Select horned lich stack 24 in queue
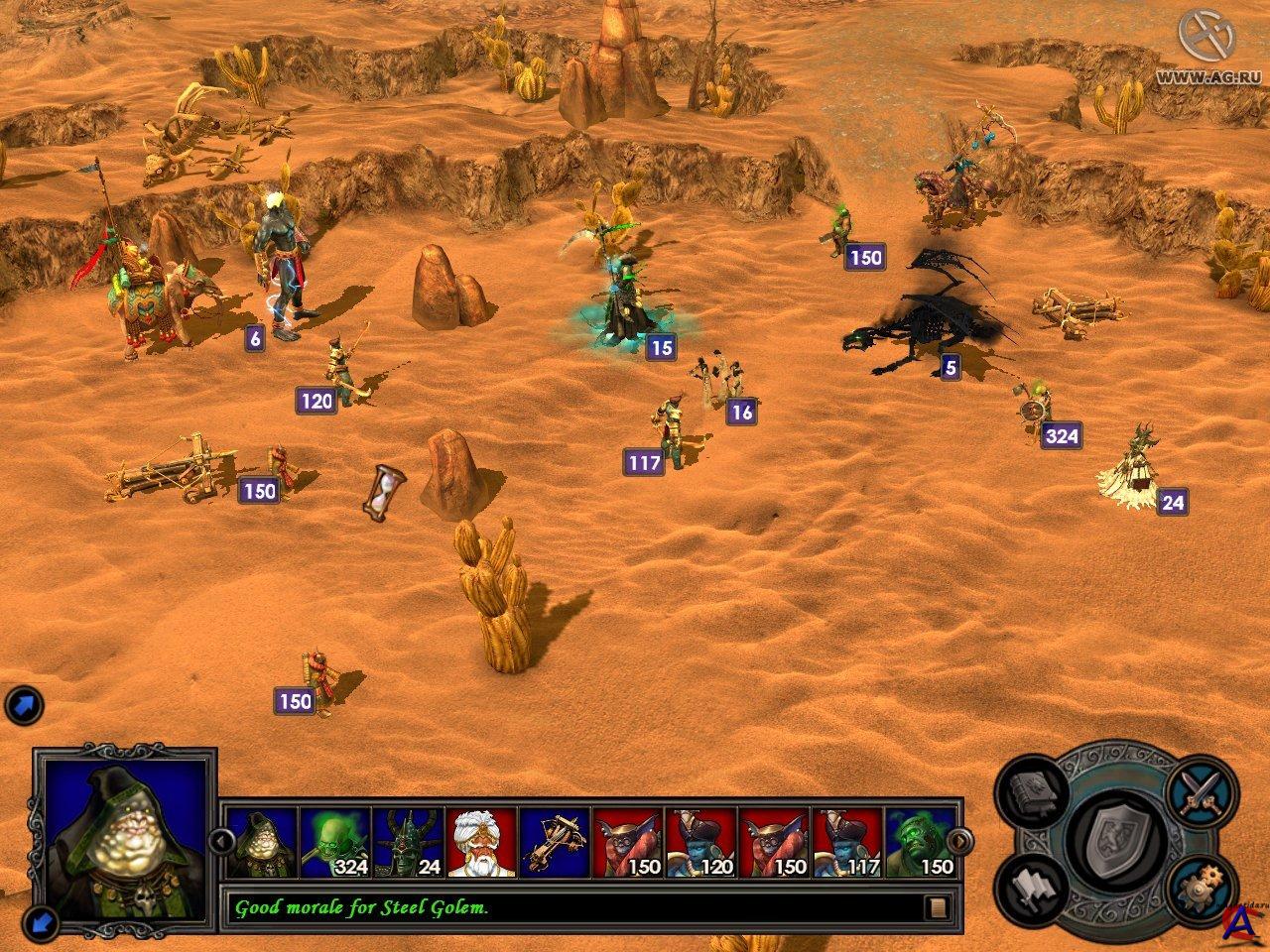 [x=408, y=842]
